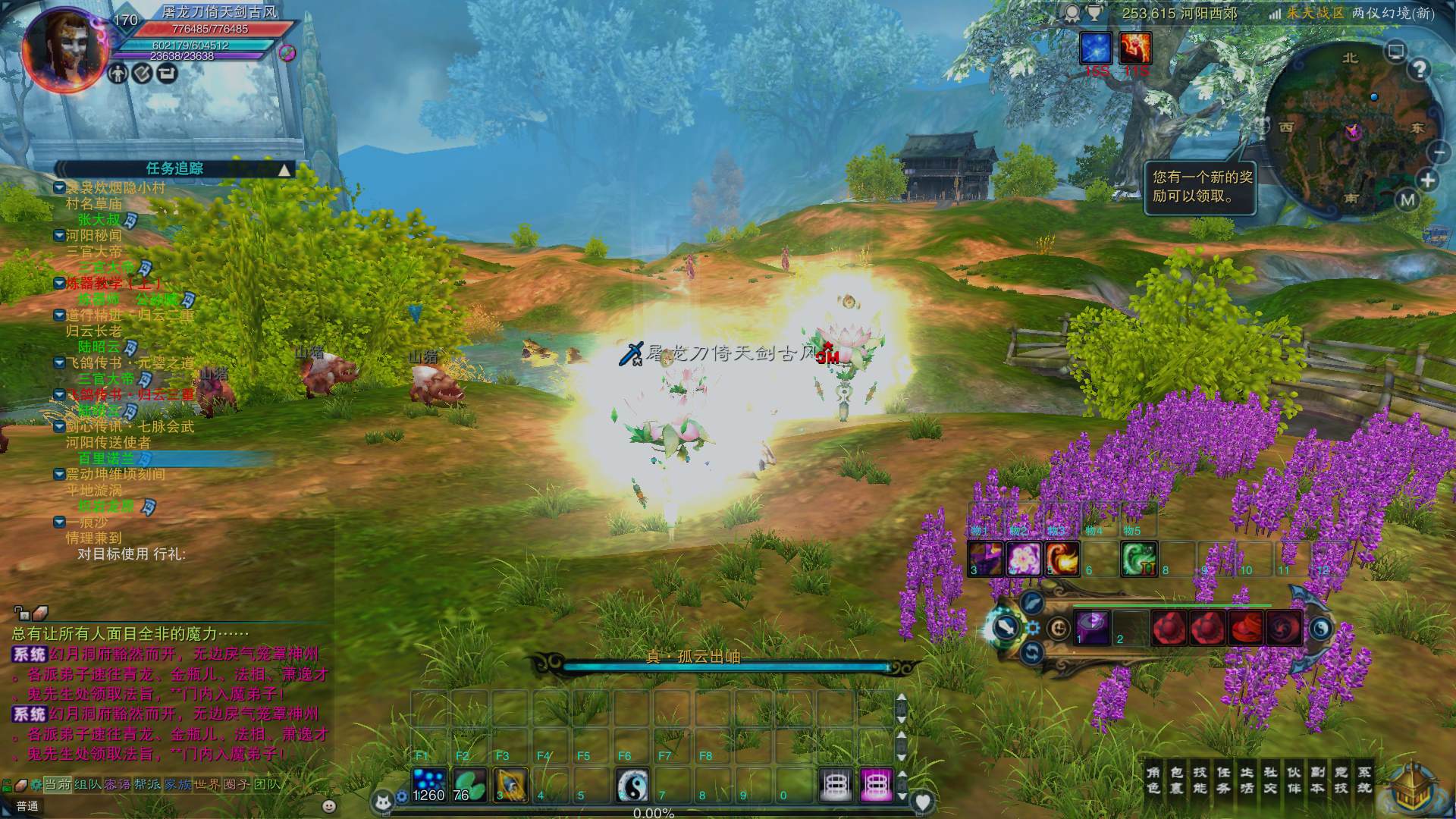Open the 系统 system menu
Screen dimensions: 1456x819
(x=1364, y=780)
